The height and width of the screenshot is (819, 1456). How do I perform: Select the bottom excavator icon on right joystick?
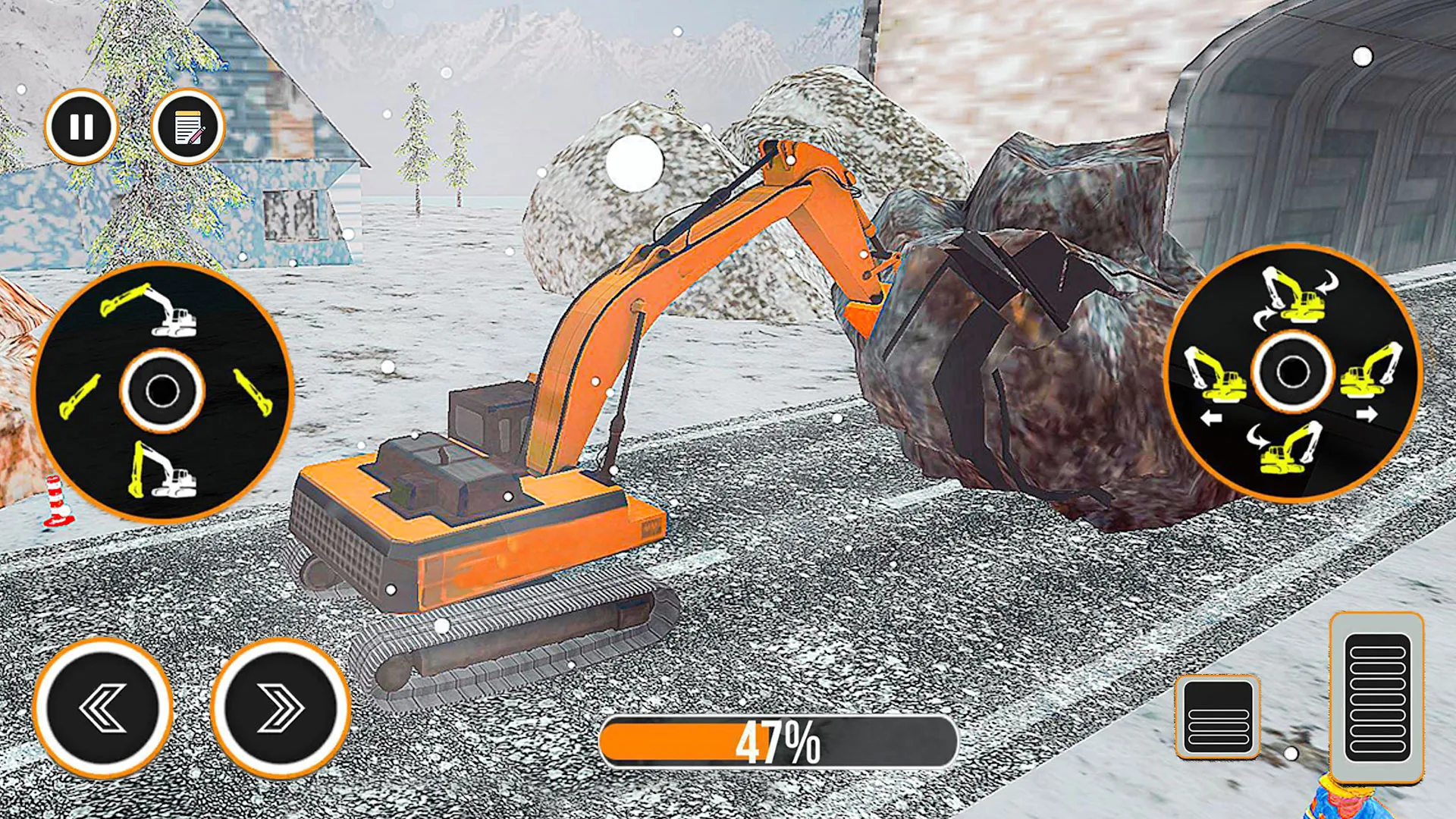(x=1287, y=448)
